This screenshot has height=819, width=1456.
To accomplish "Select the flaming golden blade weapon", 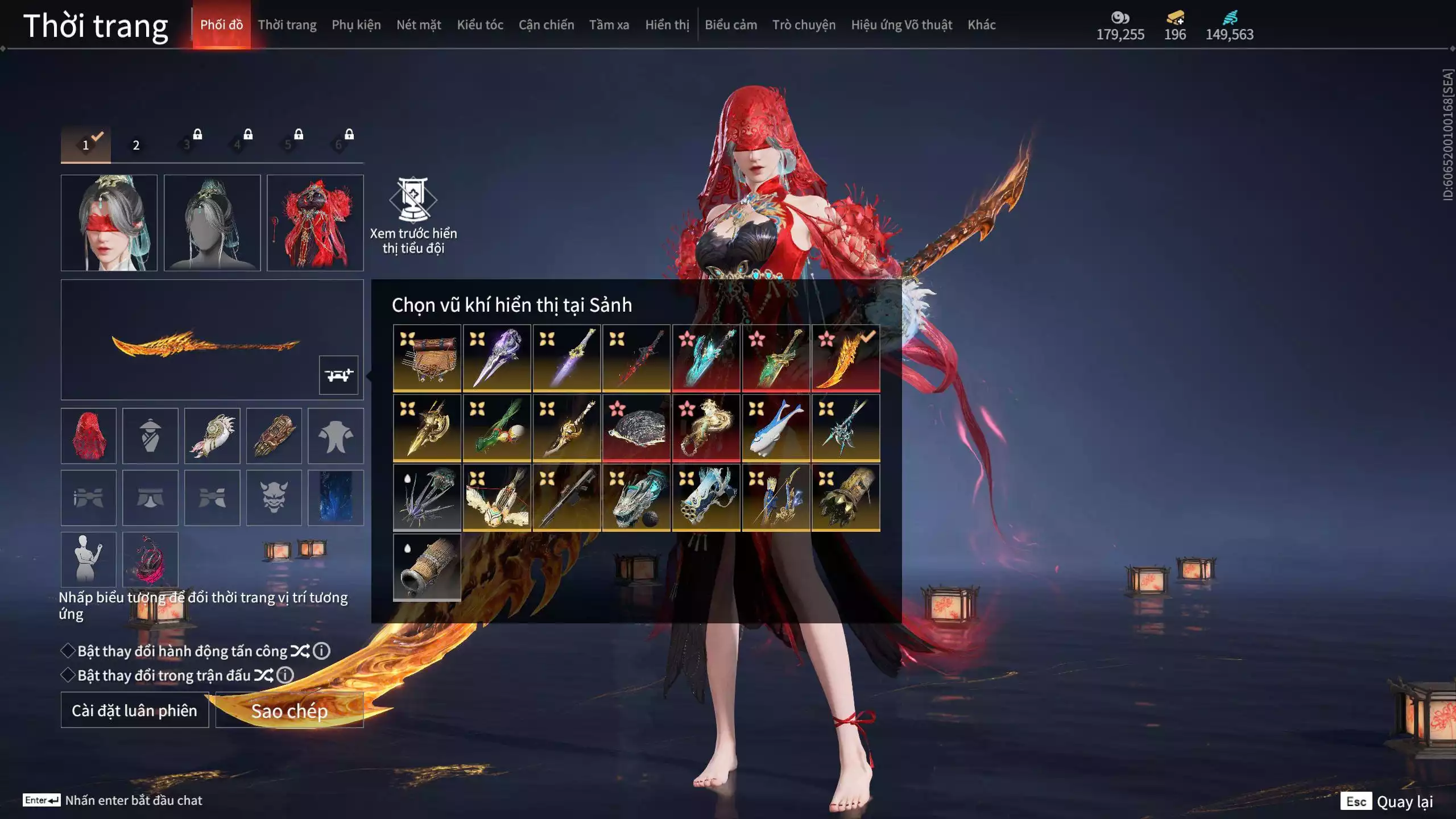I will [x=845, y=358].
